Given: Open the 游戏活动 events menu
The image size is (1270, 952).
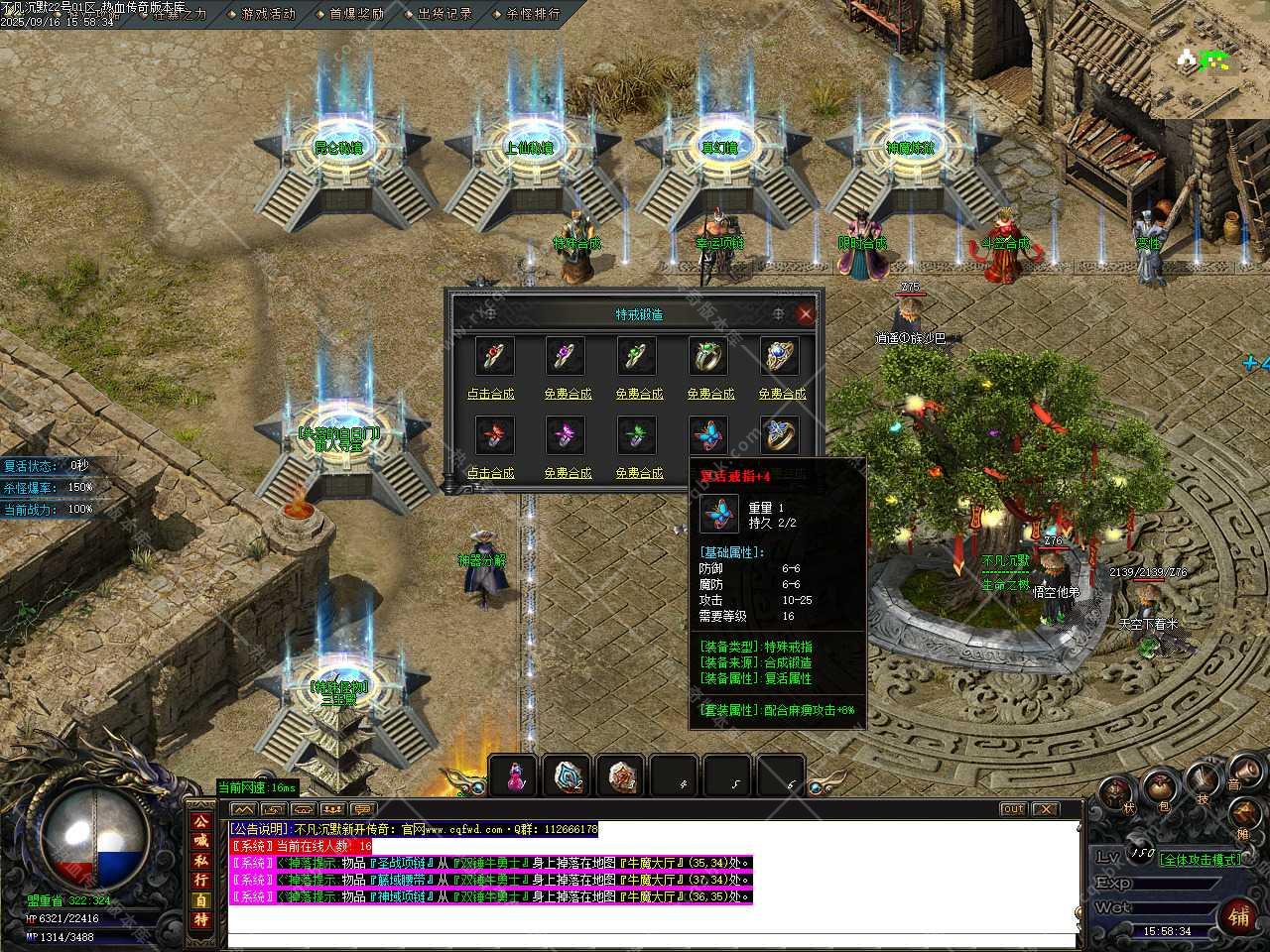Looking at the screenshot, I should (x=268, y=14).
